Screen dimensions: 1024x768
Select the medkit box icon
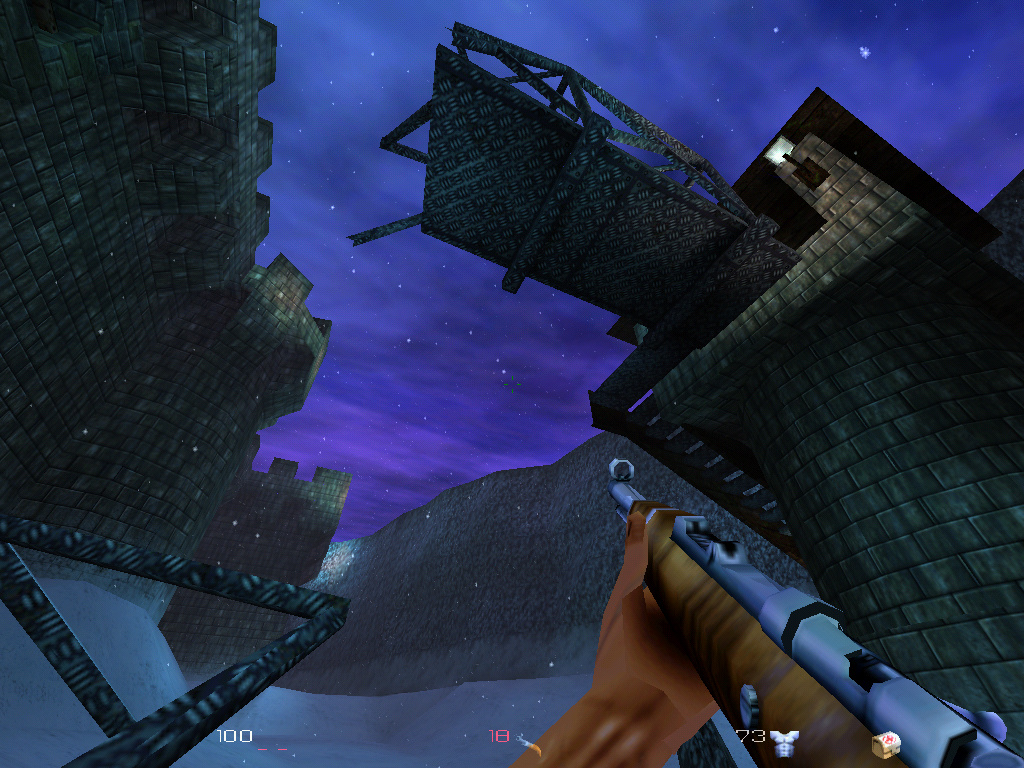tap(884, 741)
